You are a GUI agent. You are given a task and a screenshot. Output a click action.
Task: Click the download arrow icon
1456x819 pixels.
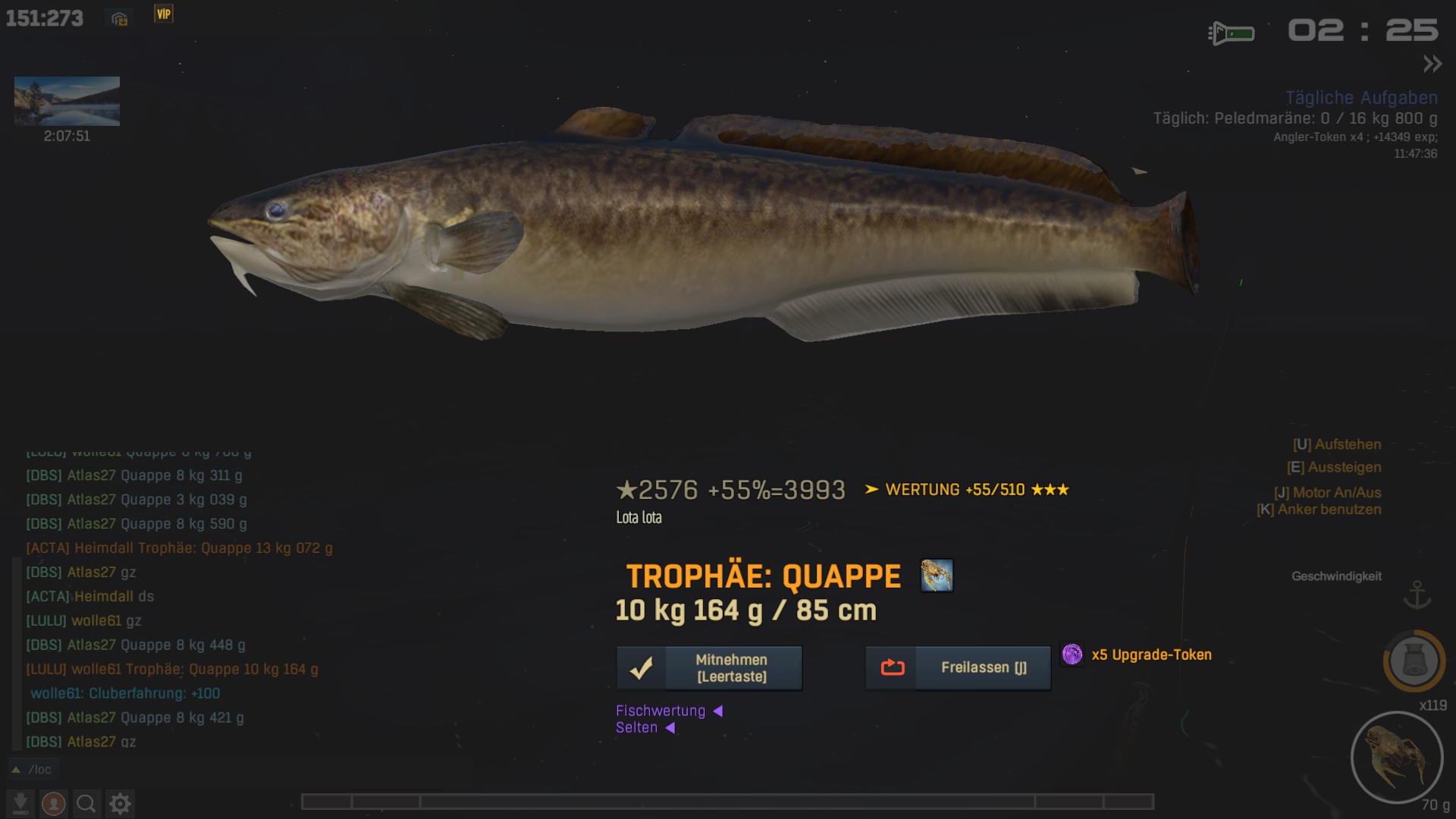click(x=20, y=803)
